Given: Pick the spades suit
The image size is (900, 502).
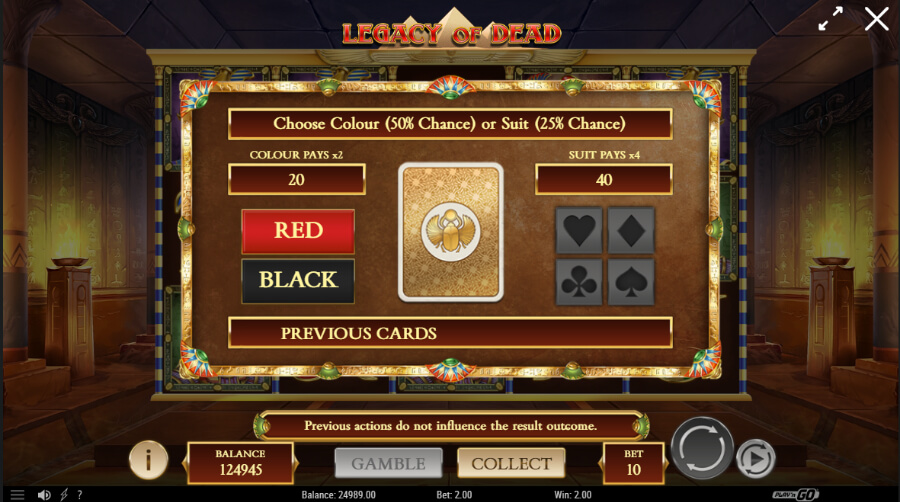Looking at the screenshot, I should coord(630,282).
